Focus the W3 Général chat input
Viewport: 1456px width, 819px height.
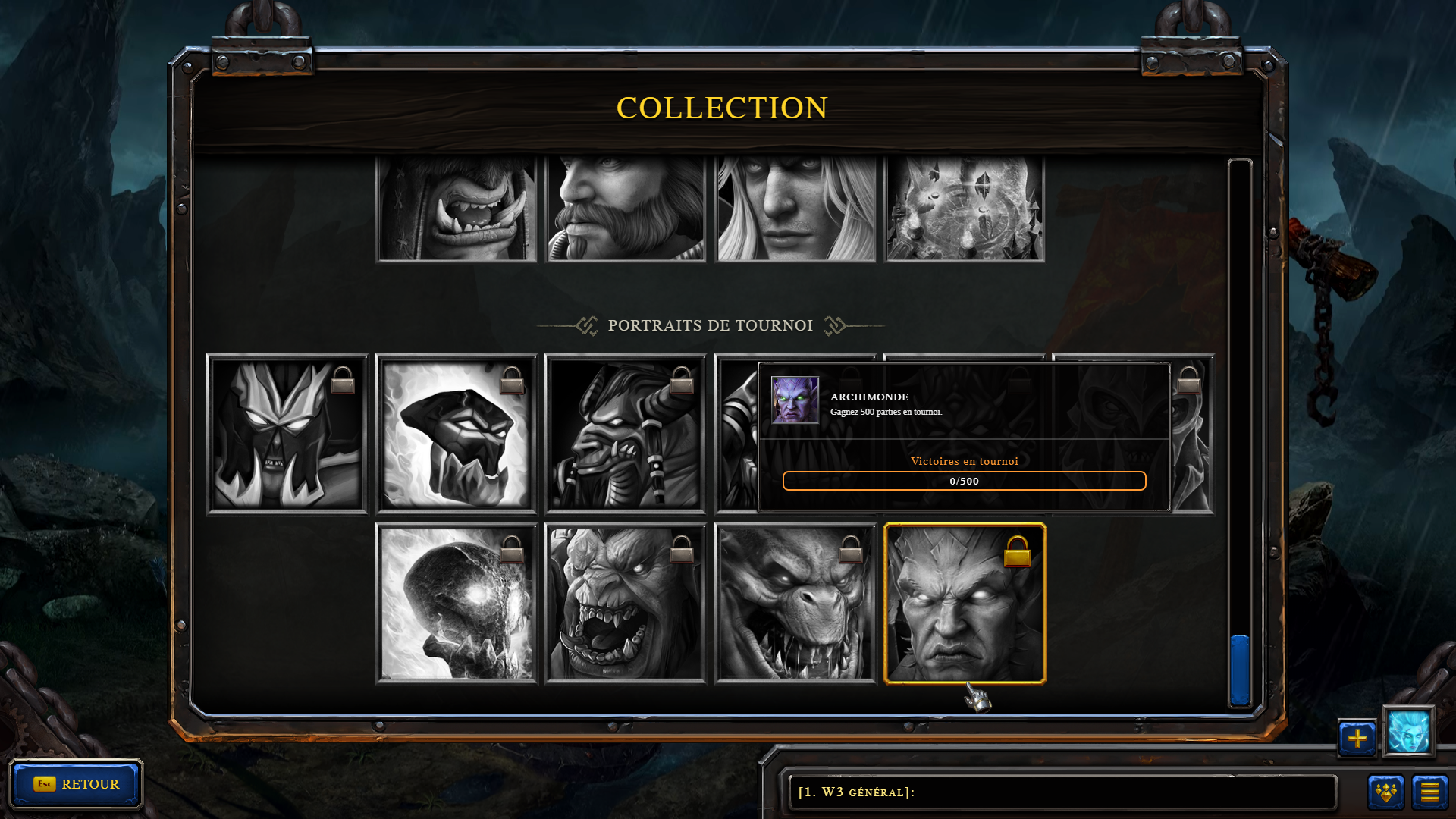point(1062,792)
